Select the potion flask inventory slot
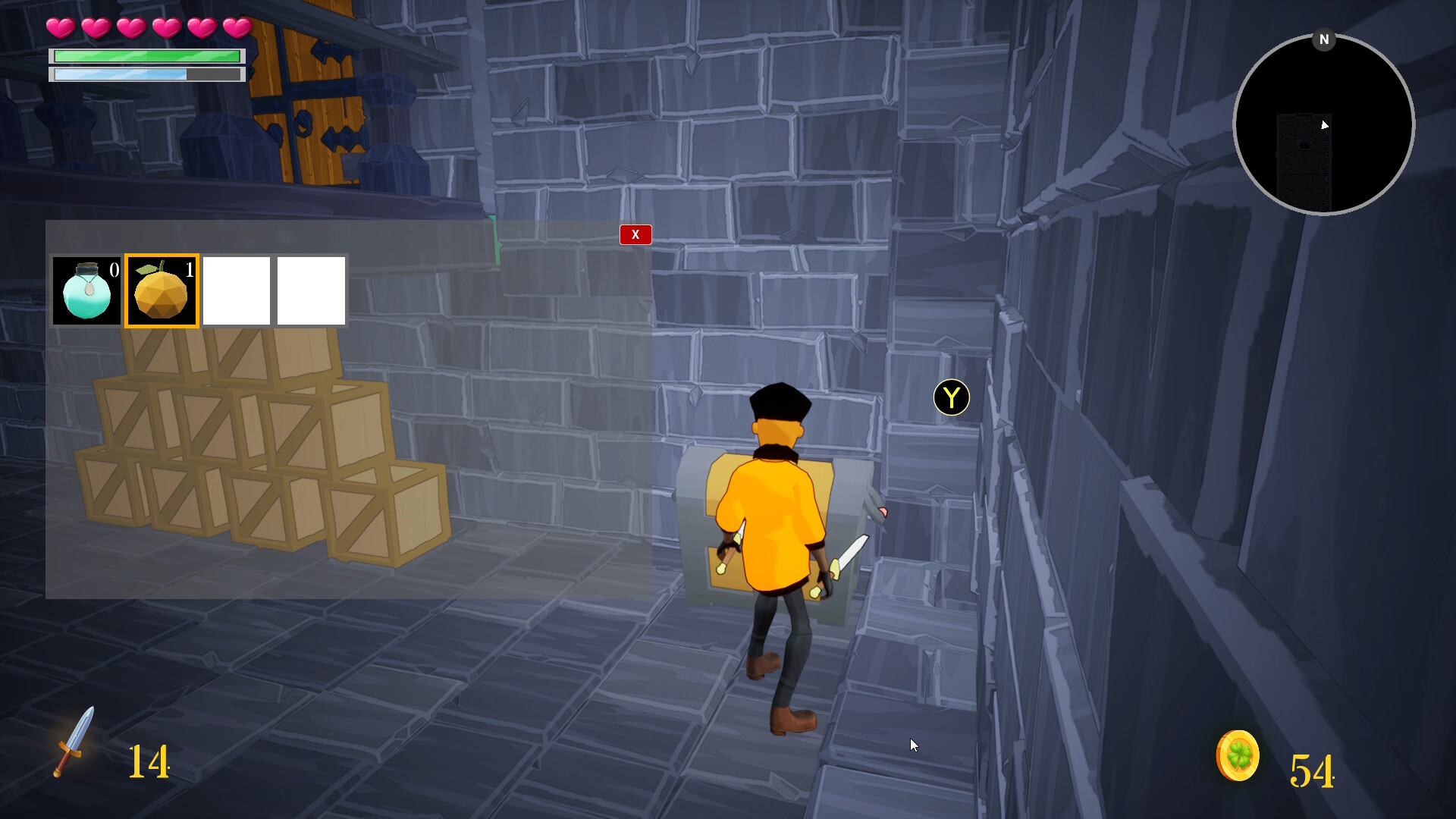 86,290
